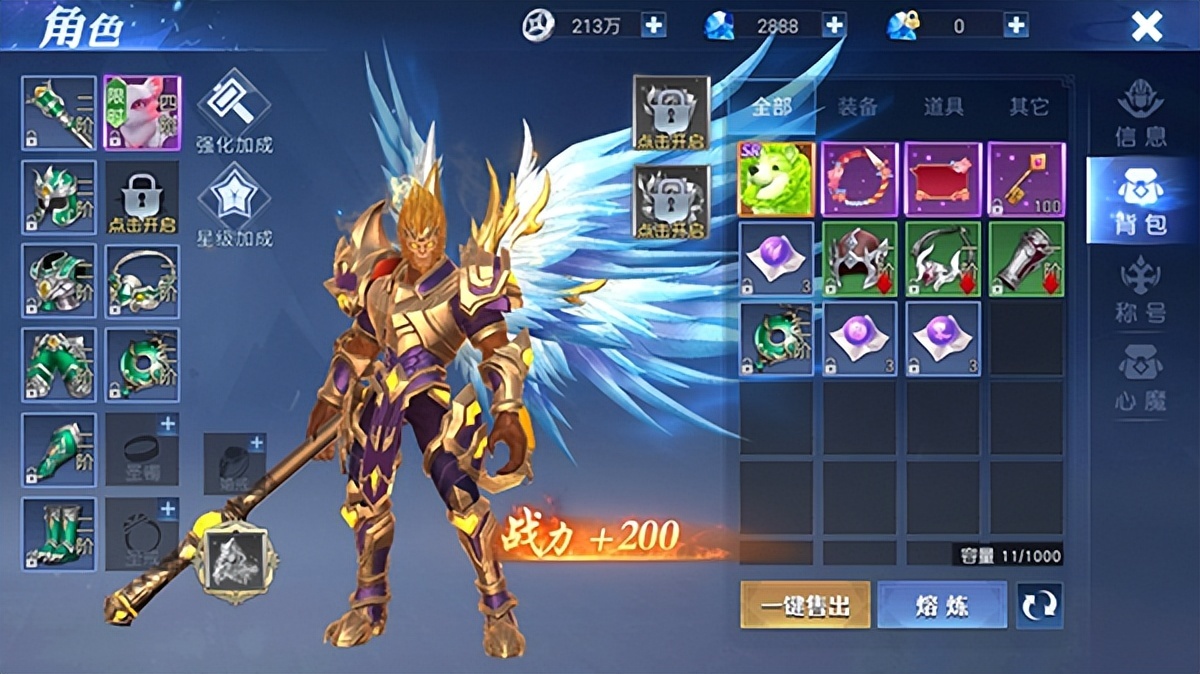The width and height of the screenshot is (1200, 674).
Task: Close the character screen
Action: point(1146,27)
